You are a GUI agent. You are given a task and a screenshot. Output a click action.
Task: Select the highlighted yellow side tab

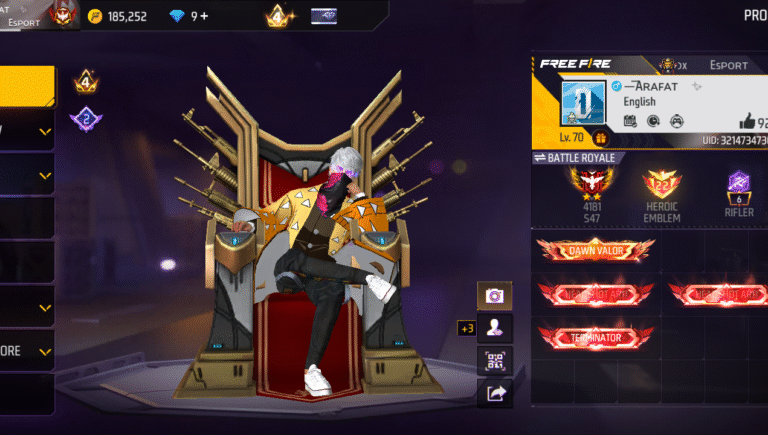click(x=27, y=86)
